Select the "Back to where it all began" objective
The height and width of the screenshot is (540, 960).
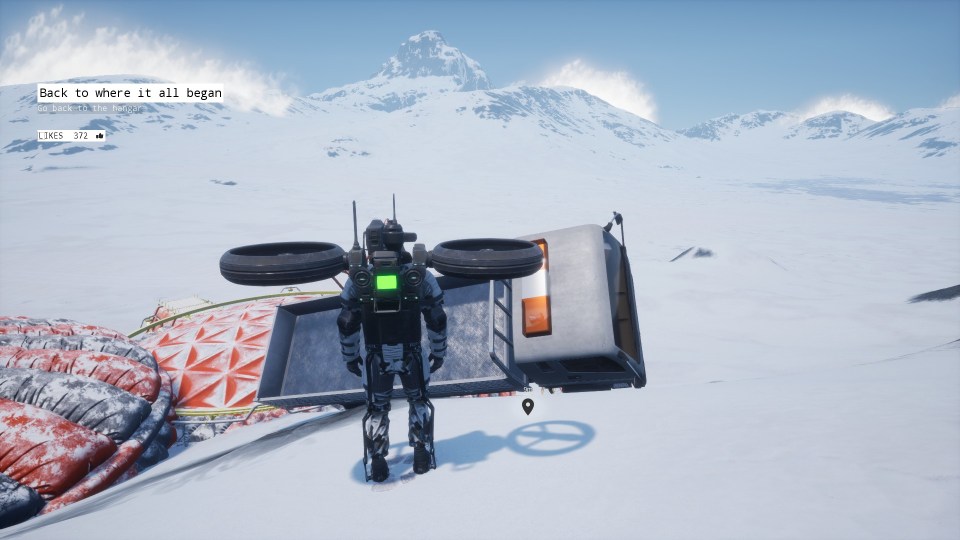tap(130, 93)
